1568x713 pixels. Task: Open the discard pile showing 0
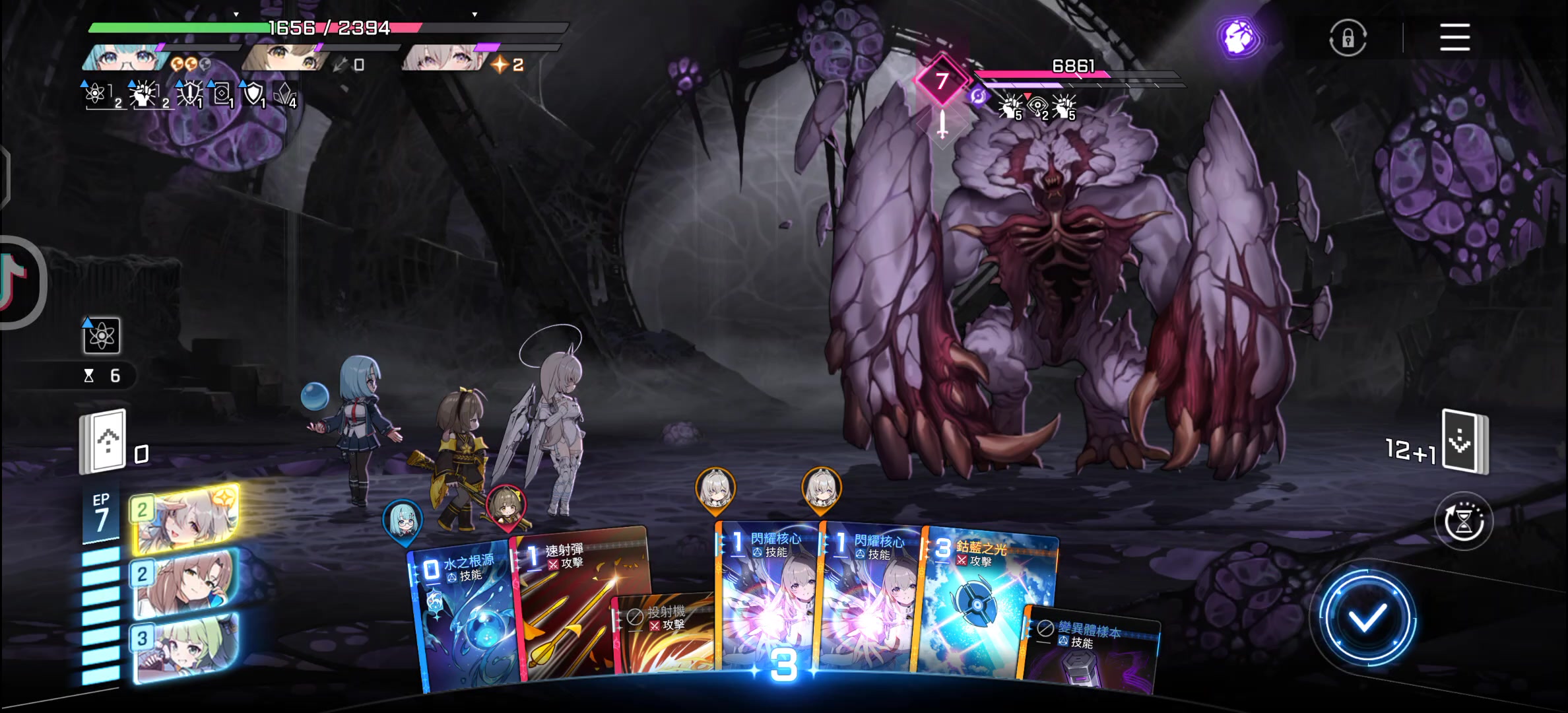click(x=104, y=441)
